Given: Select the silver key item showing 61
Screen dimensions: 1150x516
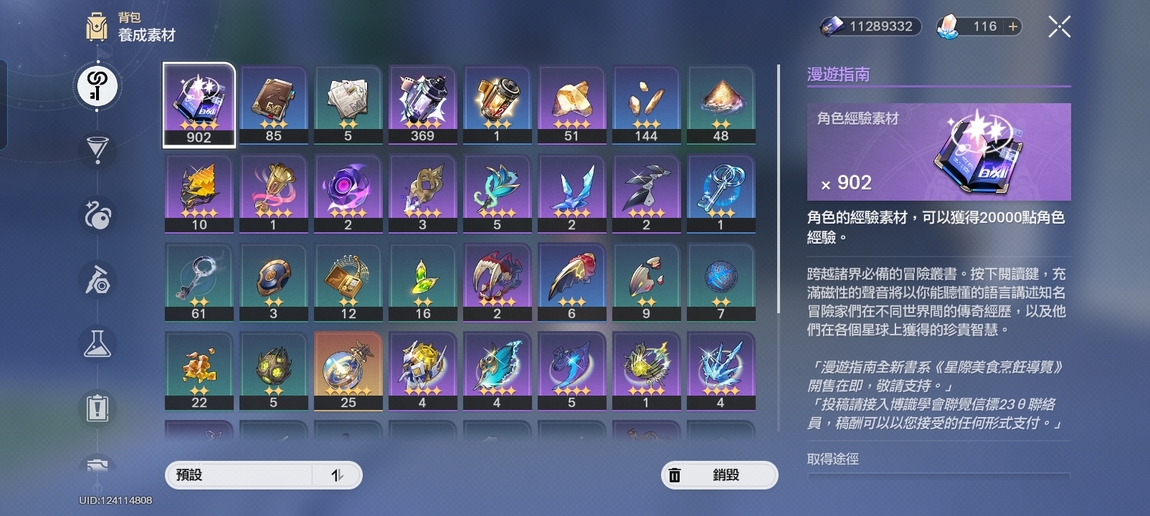Looking at the screenshot, I should pyautogui.click(x=199, y=282).
